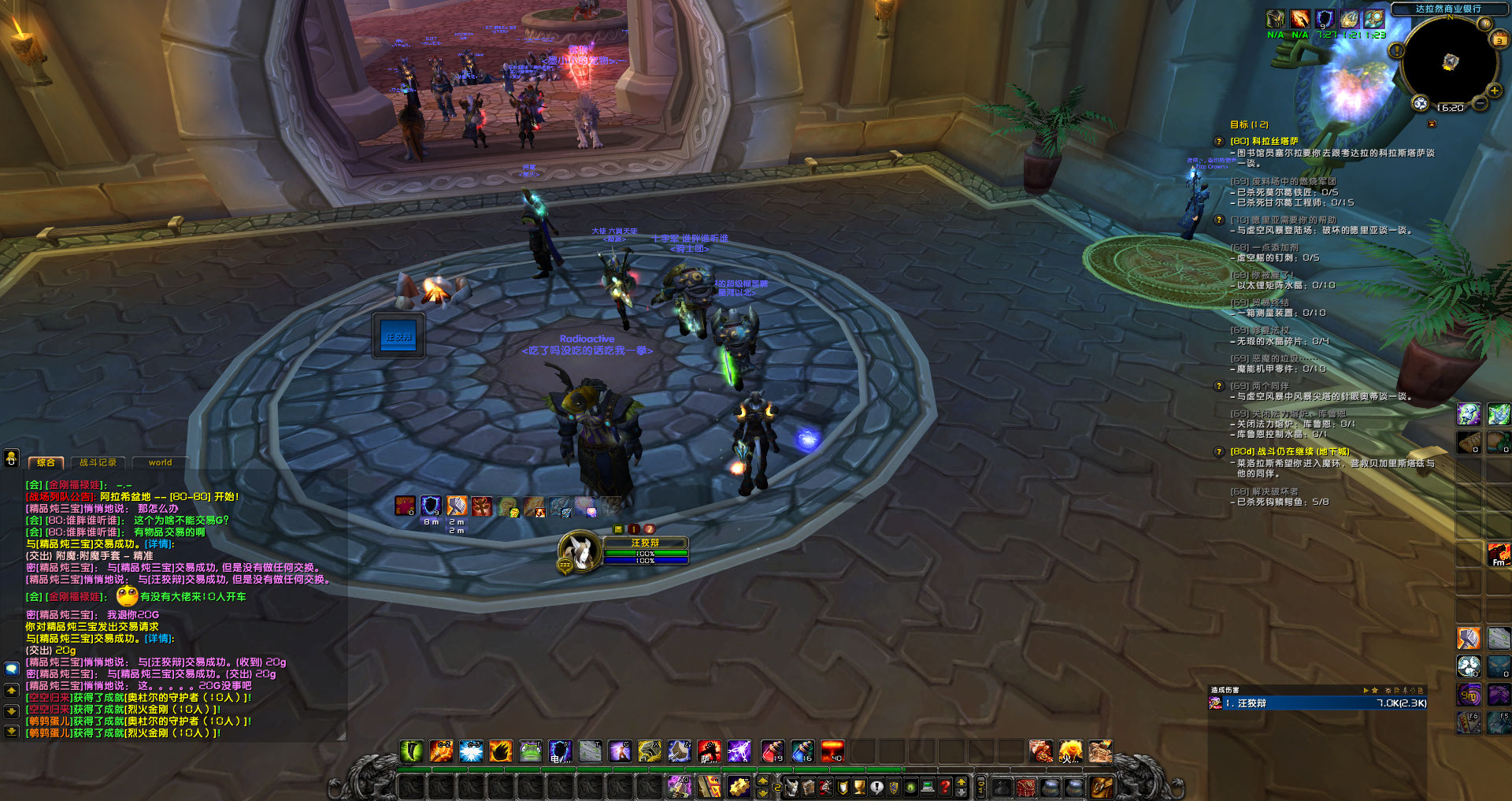Toggle the number 1 raid marker above target frame

[633, 528]
